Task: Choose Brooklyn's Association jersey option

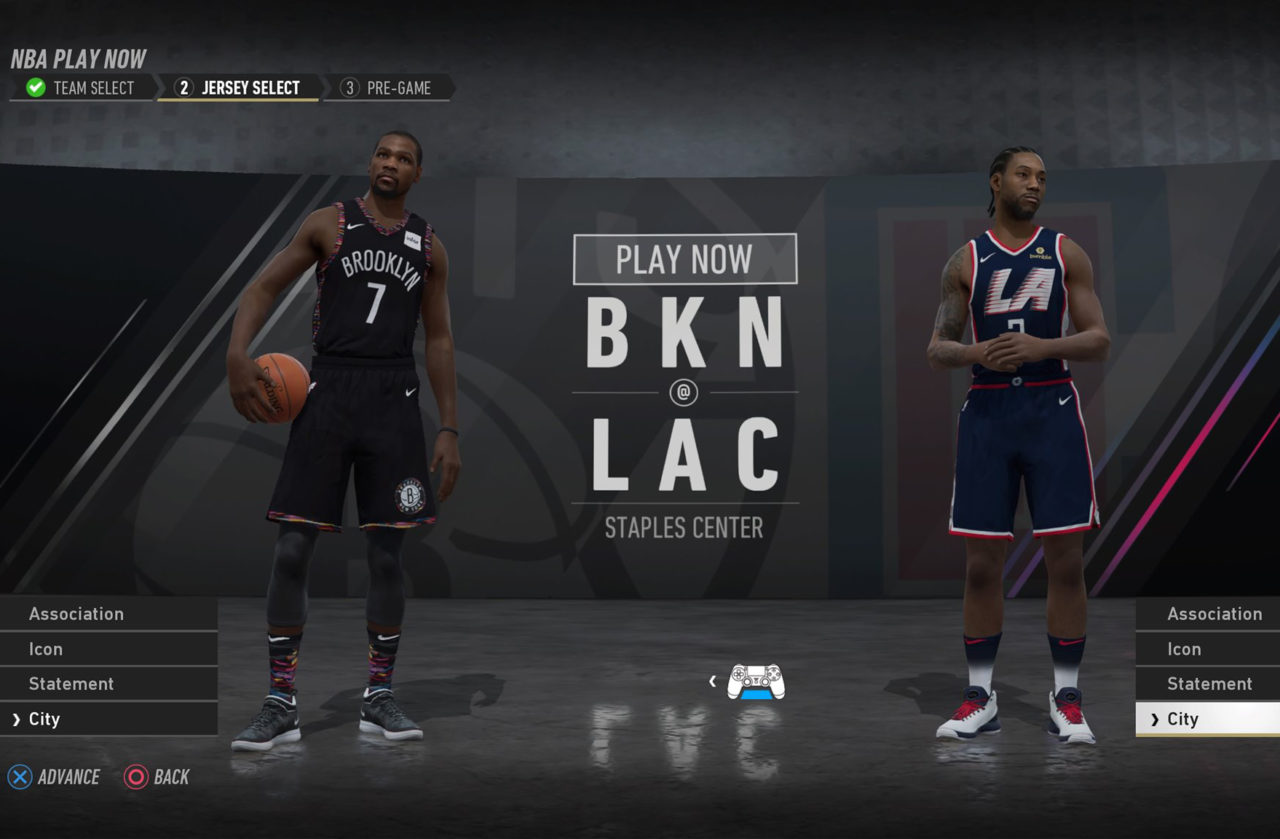Action: click(x=108, y=614)
